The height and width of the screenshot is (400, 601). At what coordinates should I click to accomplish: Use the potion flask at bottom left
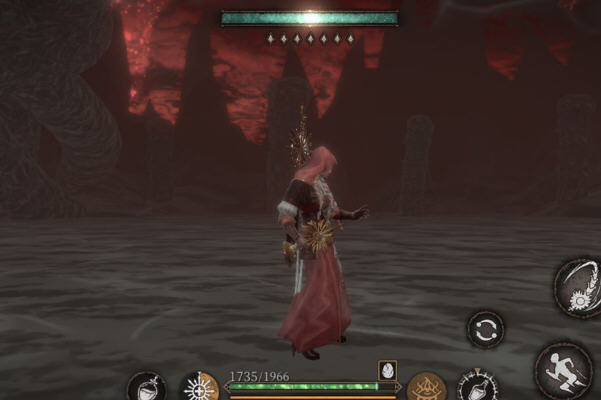click(145, 388)
